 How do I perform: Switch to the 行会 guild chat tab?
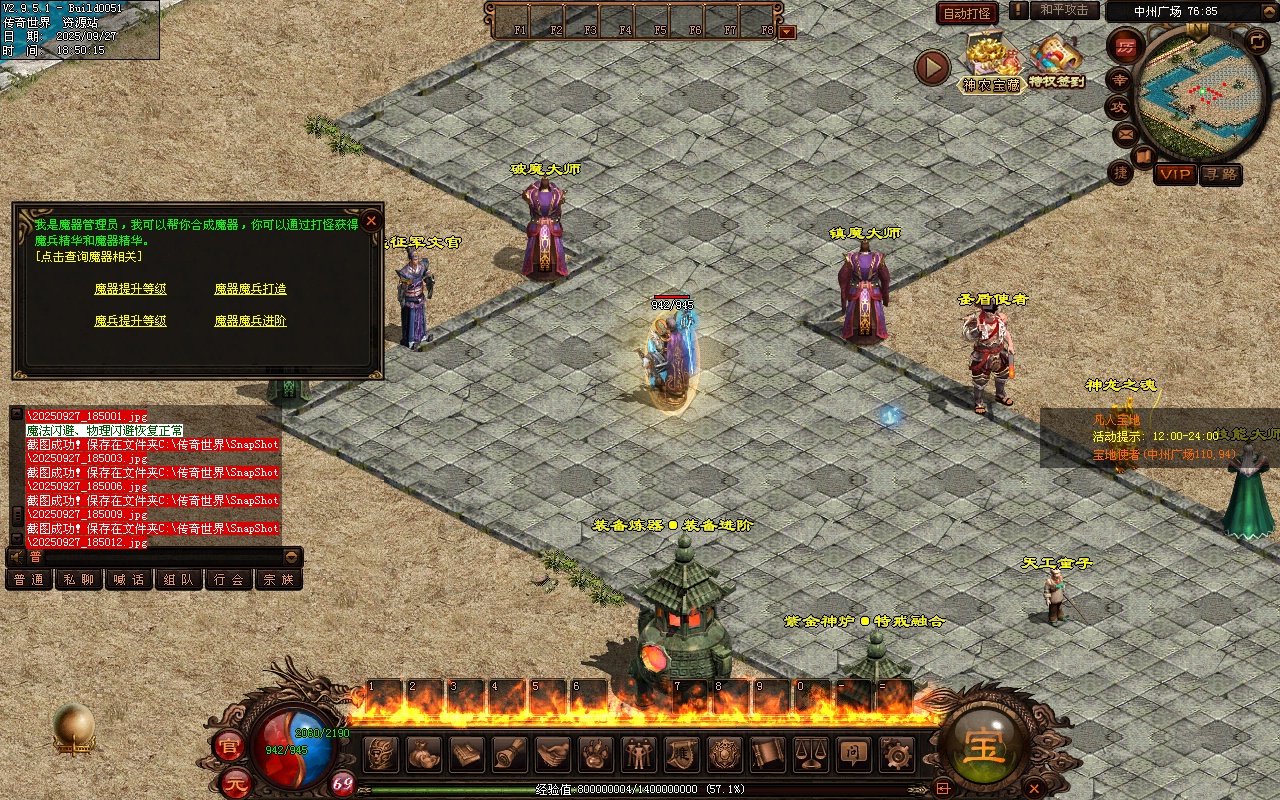click(229, 579)
